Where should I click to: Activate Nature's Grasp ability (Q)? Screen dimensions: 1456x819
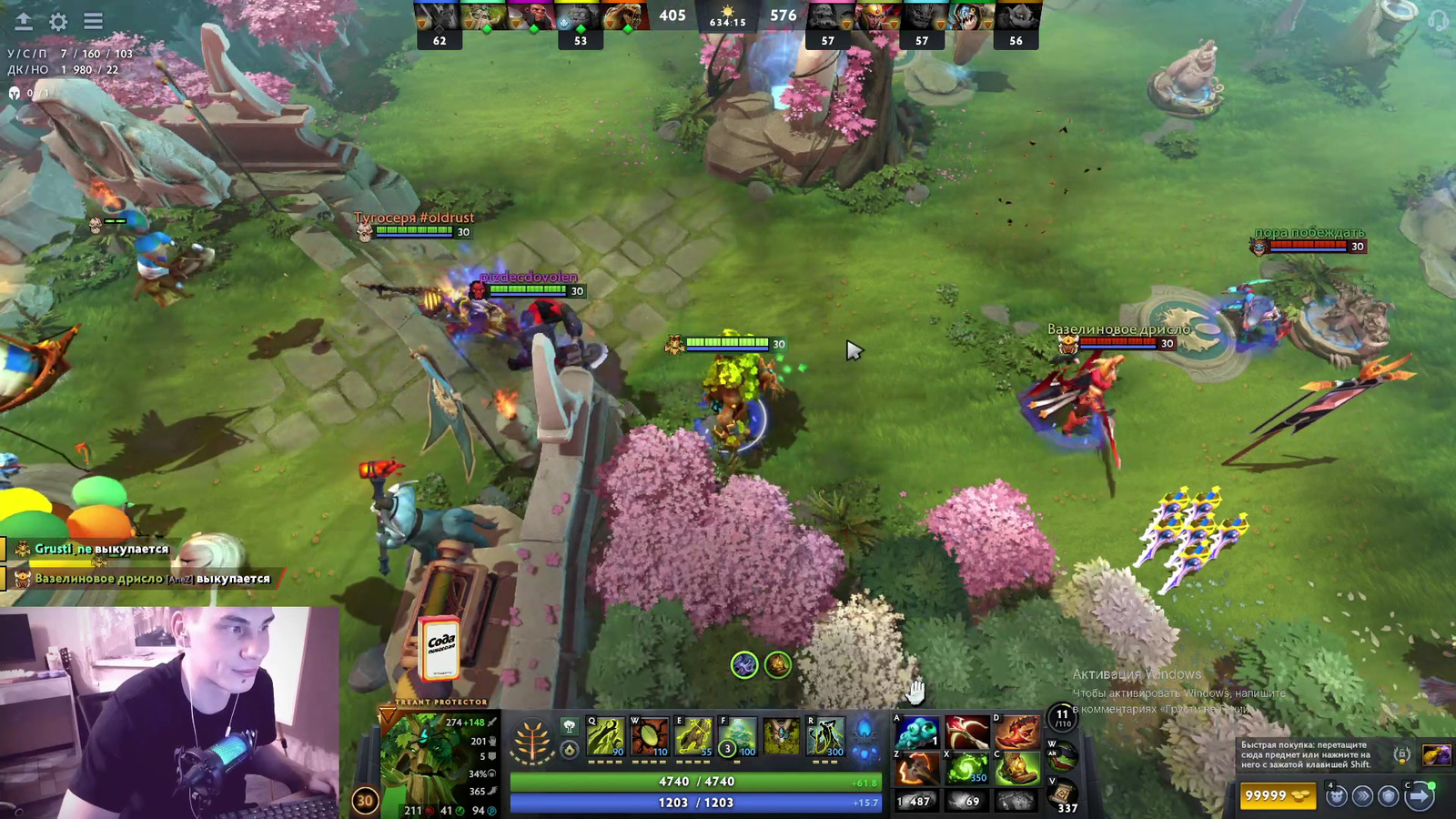pyautogui.click(x=606, y=737)
